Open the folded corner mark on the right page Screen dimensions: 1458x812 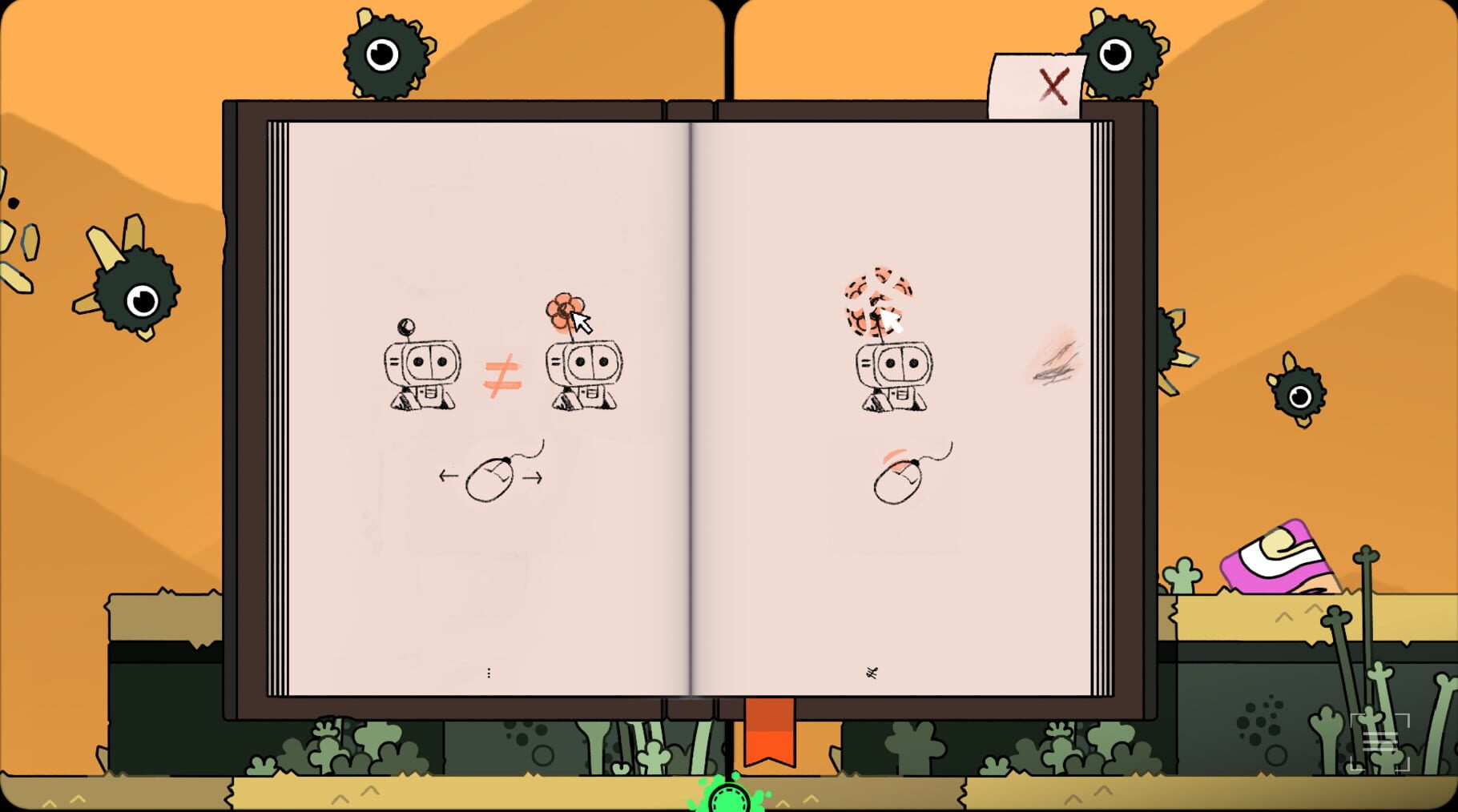[x=873, y=673]
